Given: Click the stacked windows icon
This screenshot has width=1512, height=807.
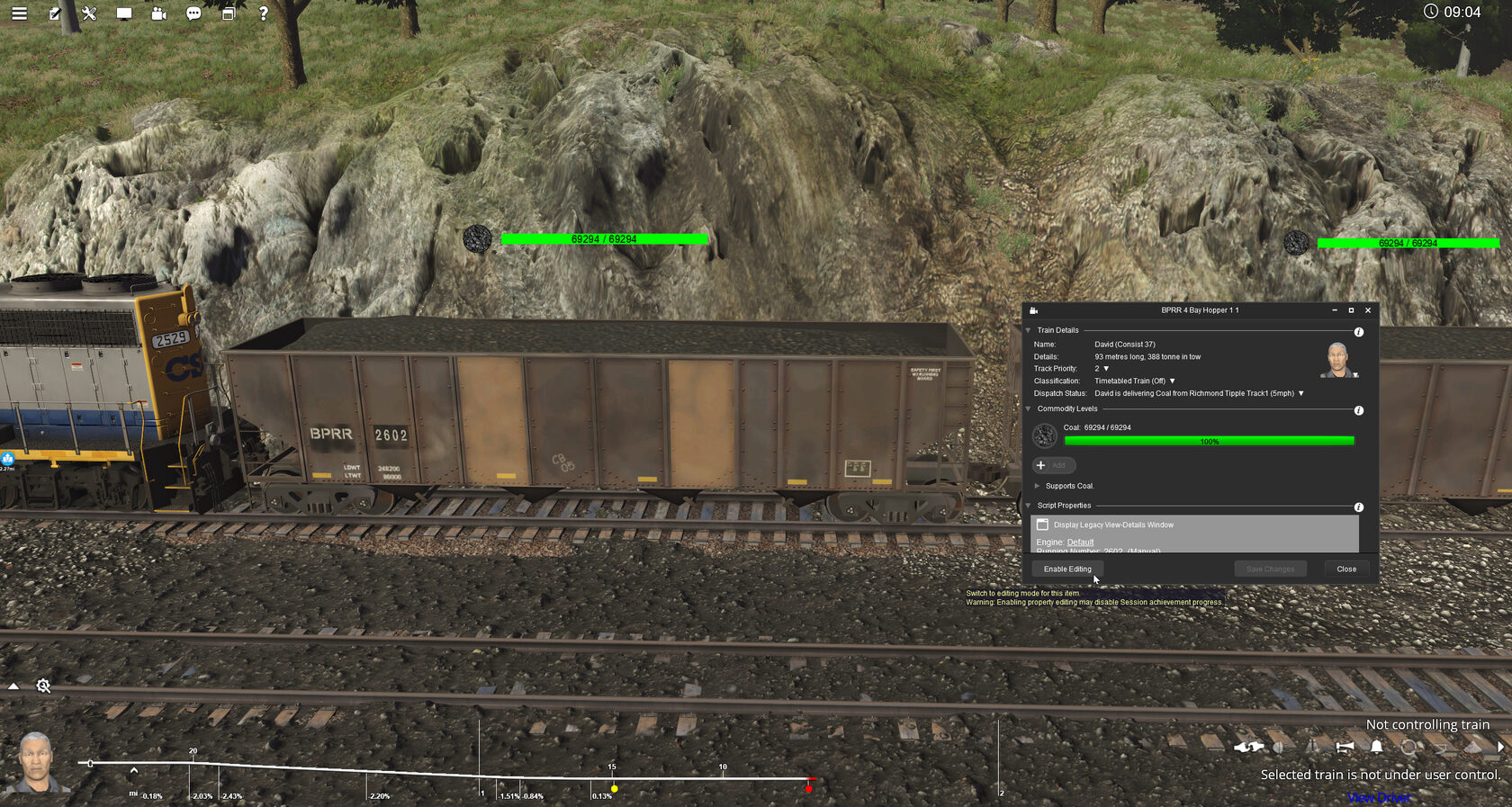Looking at the screenshot, I should [227, 13].
